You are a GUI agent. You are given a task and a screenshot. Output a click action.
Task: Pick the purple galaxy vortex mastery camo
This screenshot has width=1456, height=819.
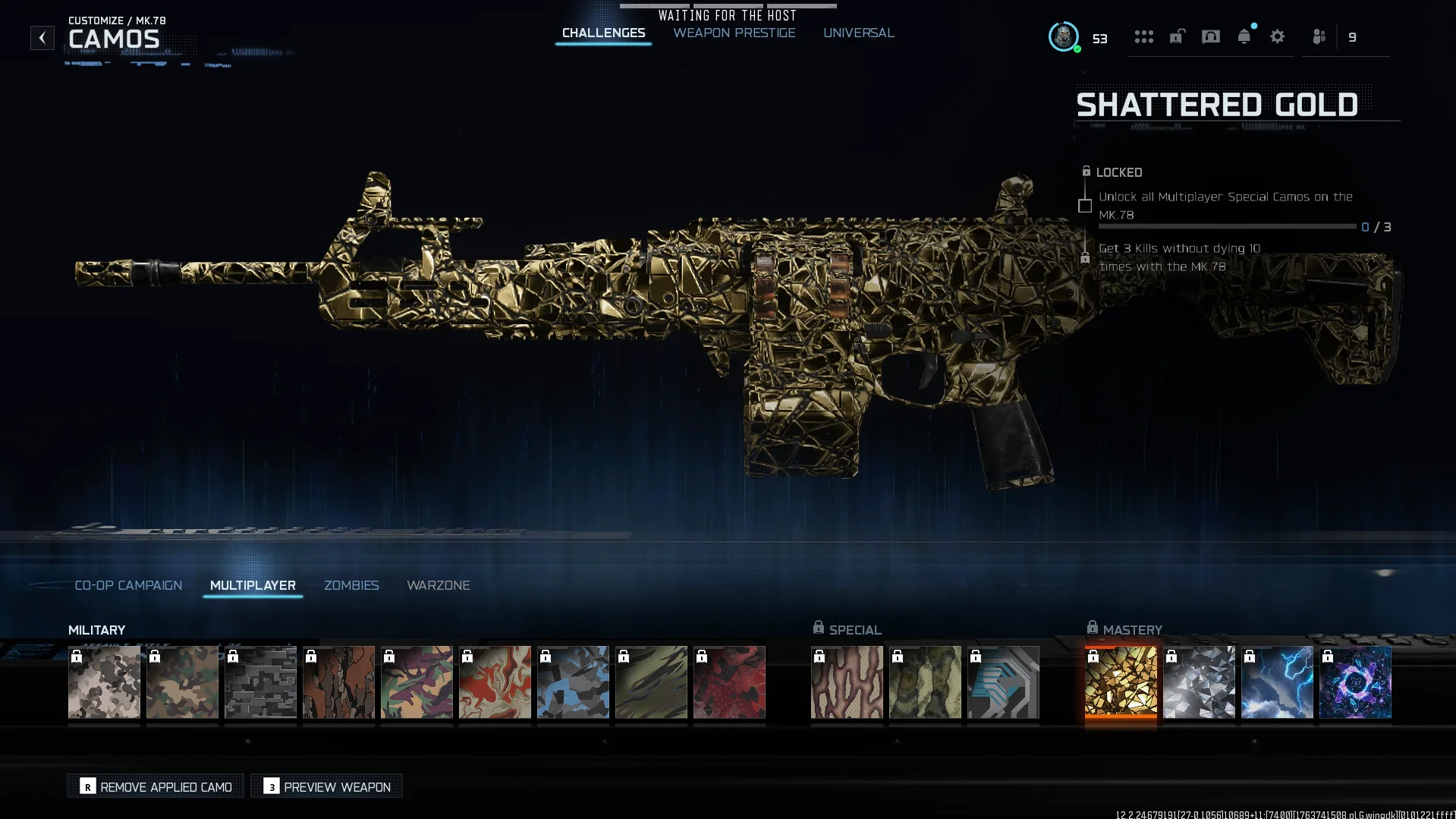(1355, 682)
